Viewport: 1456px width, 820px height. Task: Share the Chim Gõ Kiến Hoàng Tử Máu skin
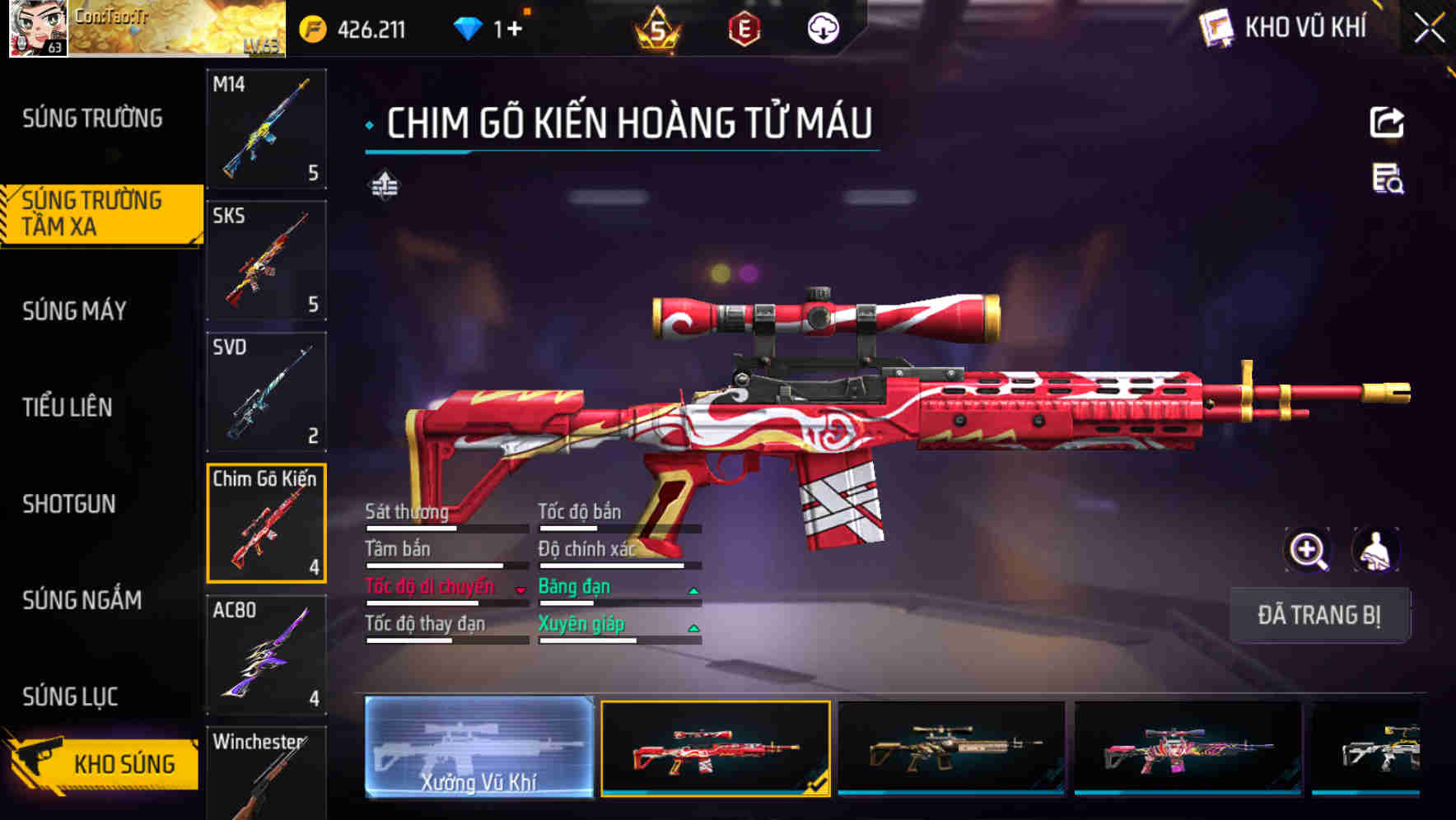pos(1388,121)
